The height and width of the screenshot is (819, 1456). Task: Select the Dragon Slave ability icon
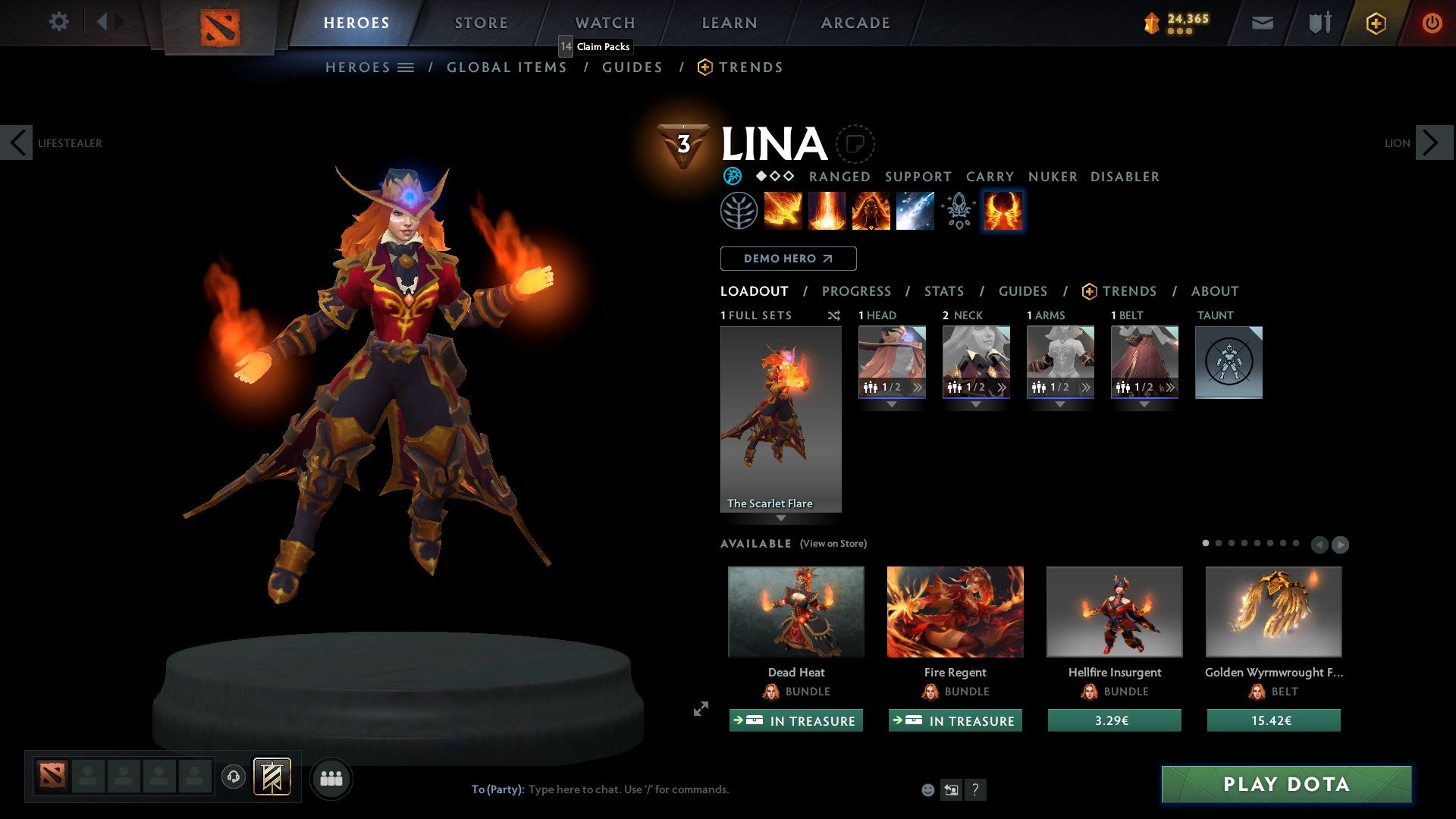point(783,210)
